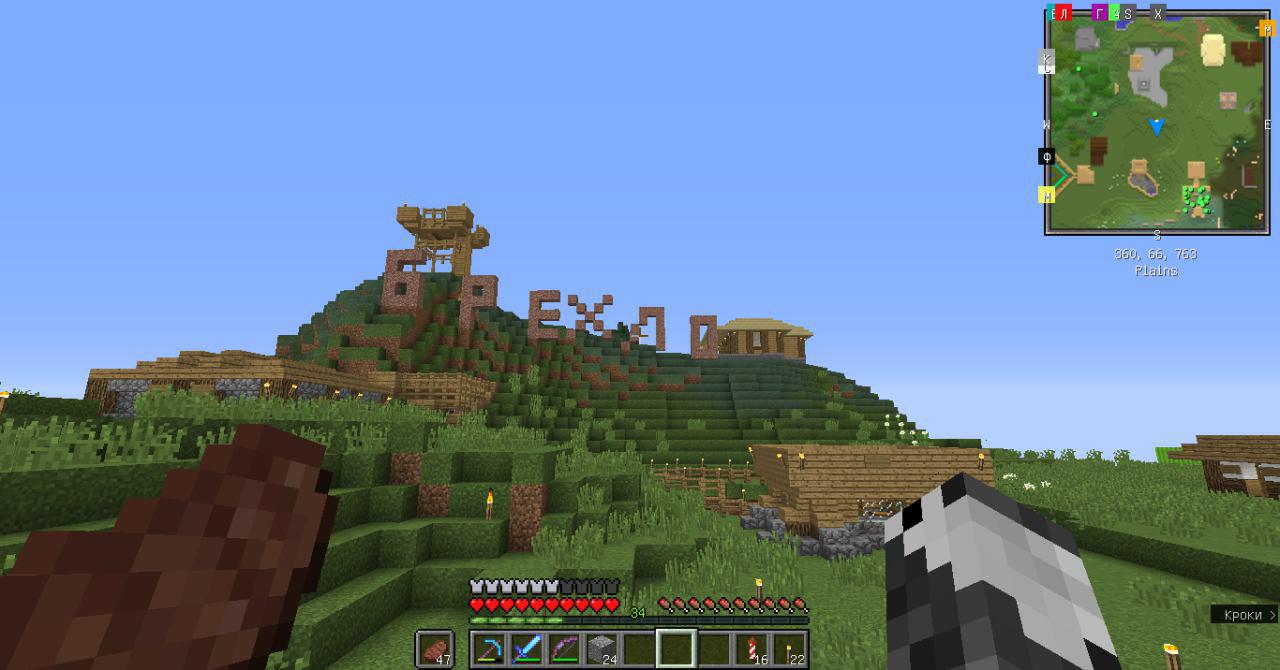Select the torch stack of 22
The width and height of the screenshot is (1280, 670).
click(x=788, y=649)
